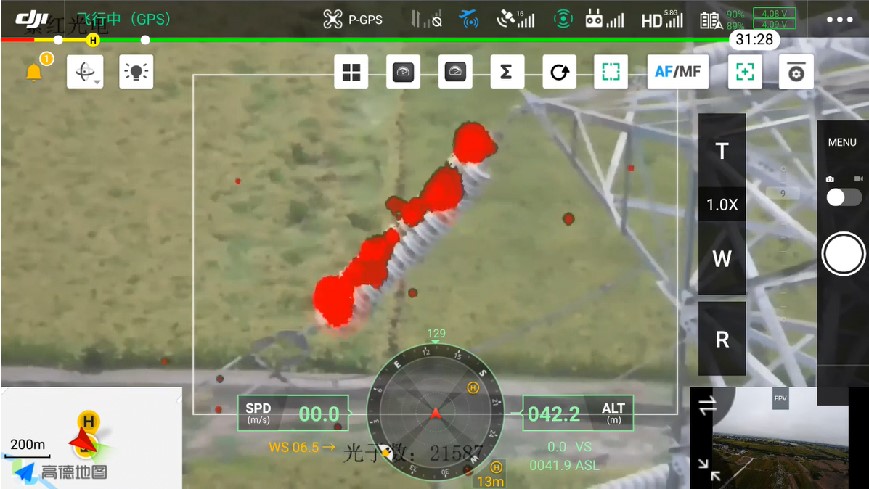The image size is (869, 489).
Task: Tap the green focus target icon
Action: pyautogui.click(x=744, y=72)
